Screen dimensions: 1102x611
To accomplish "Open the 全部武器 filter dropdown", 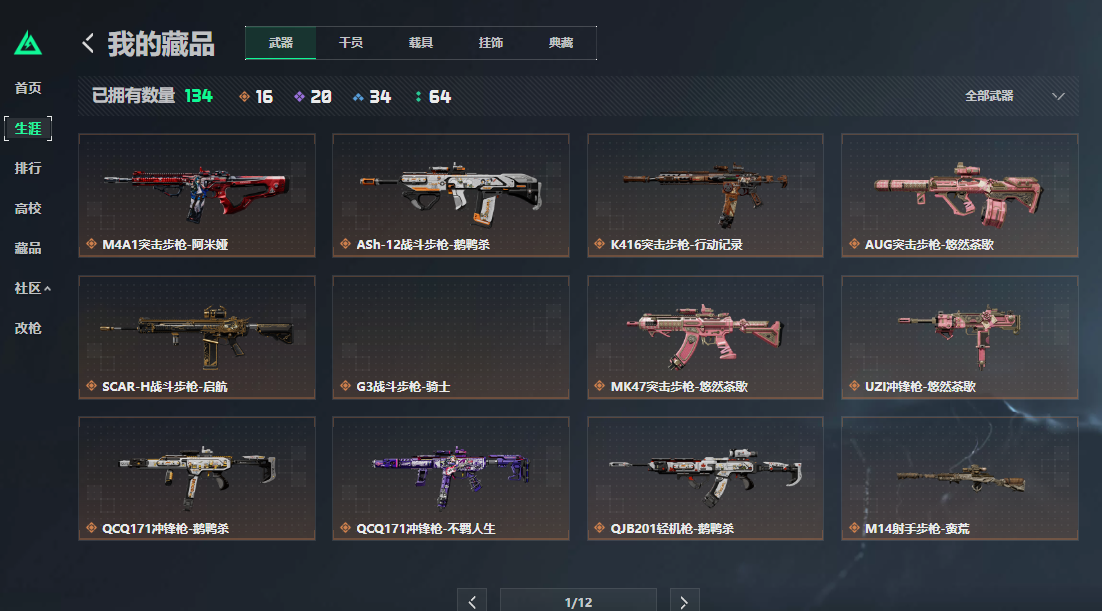I will 1014,96.
